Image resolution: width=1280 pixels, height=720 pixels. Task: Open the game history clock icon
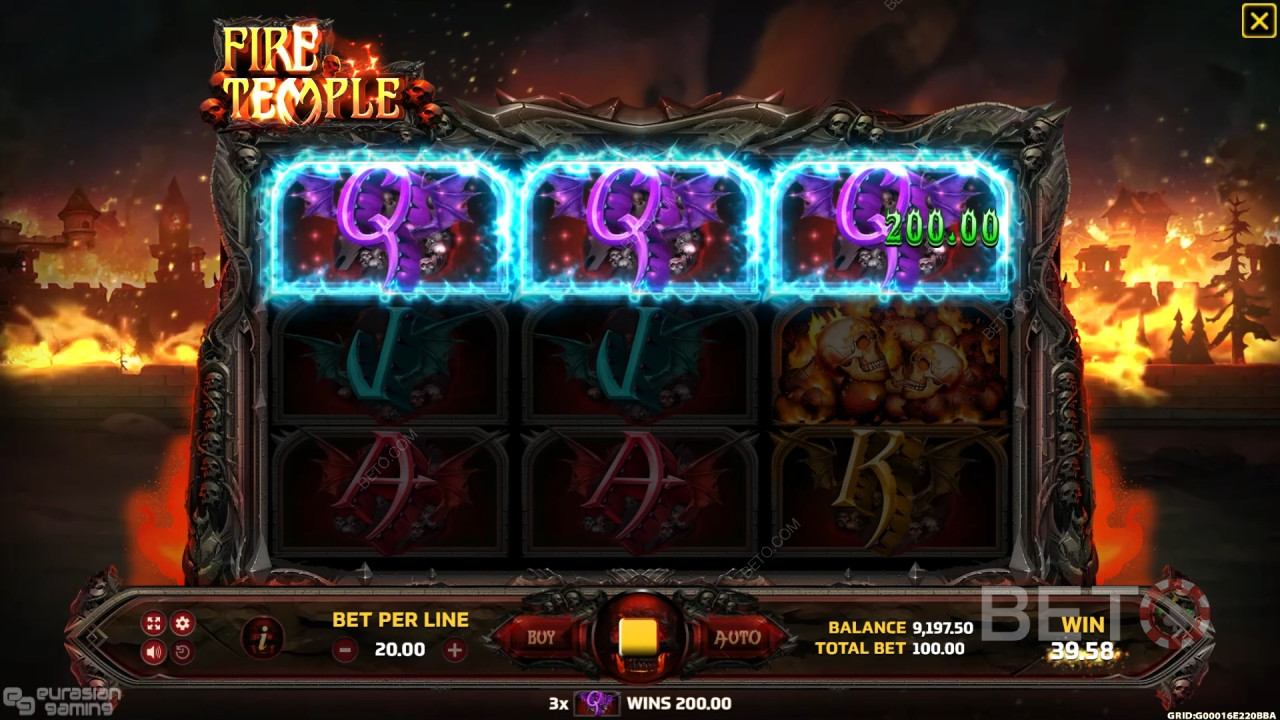tap(182, 653)
